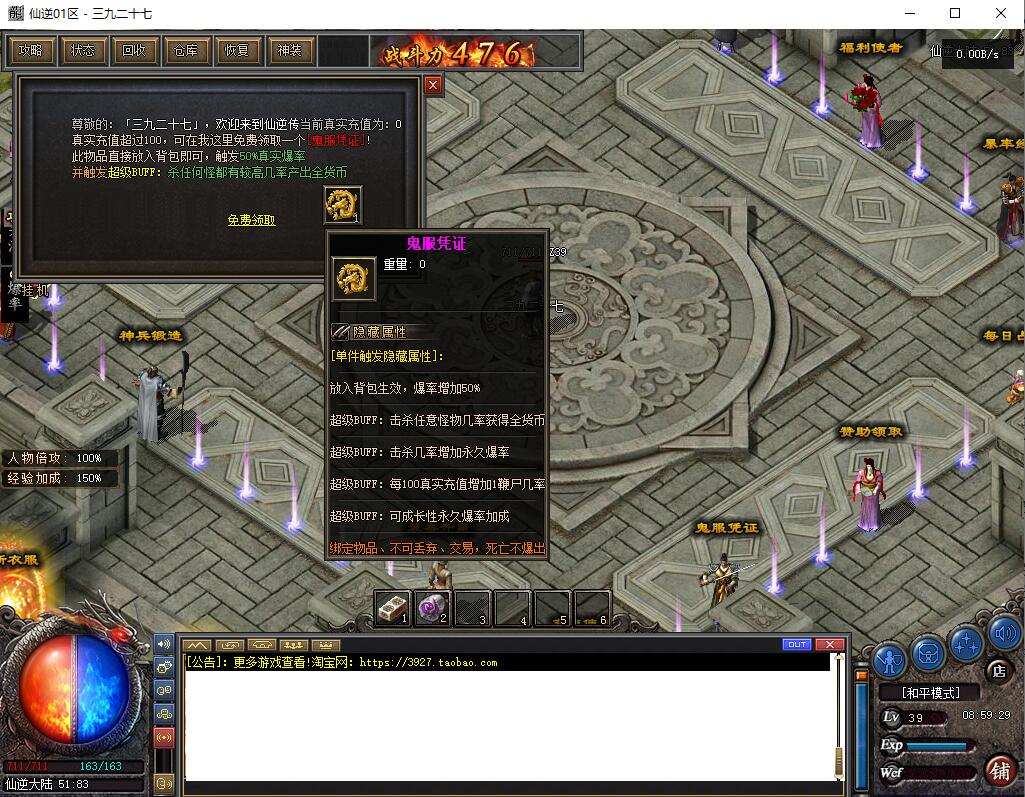Viewport: 1025px width, 797px height.
Task: Maximize the game window
Action: tap(954, 14)
